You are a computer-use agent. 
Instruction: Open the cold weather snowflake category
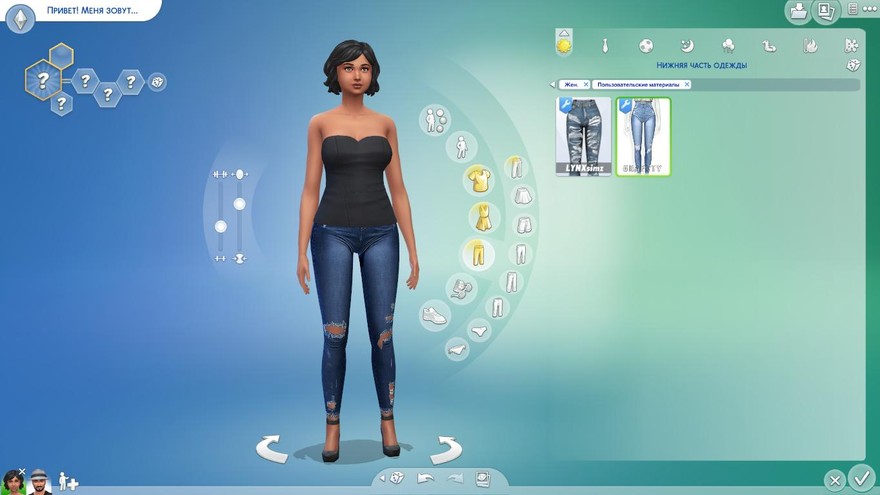click(851, 45)
